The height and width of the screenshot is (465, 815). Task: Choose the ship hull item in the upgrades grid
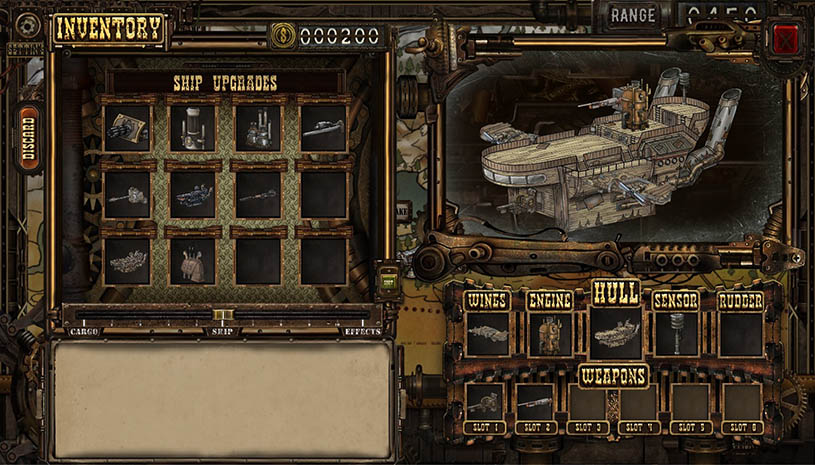(x=127, y=260)
